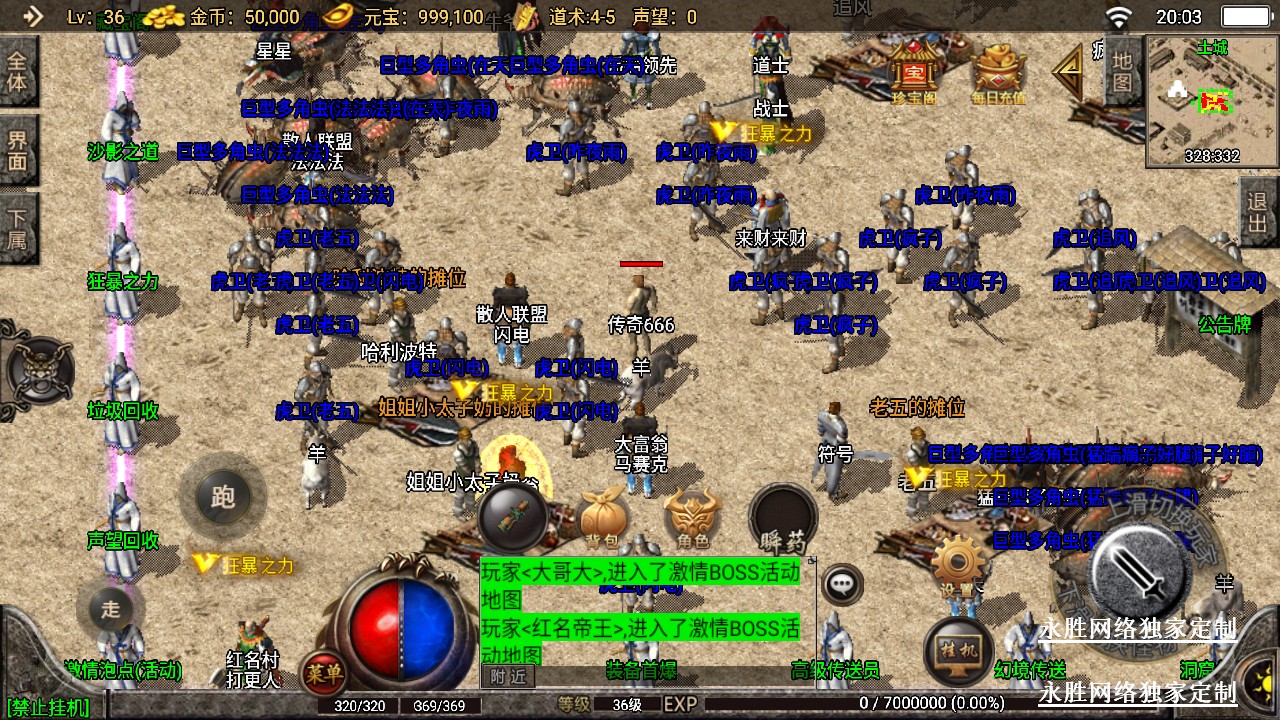Open the 地图 map button
The width and height of the screenshot is (1280, 720).
tap(1122, 70)
